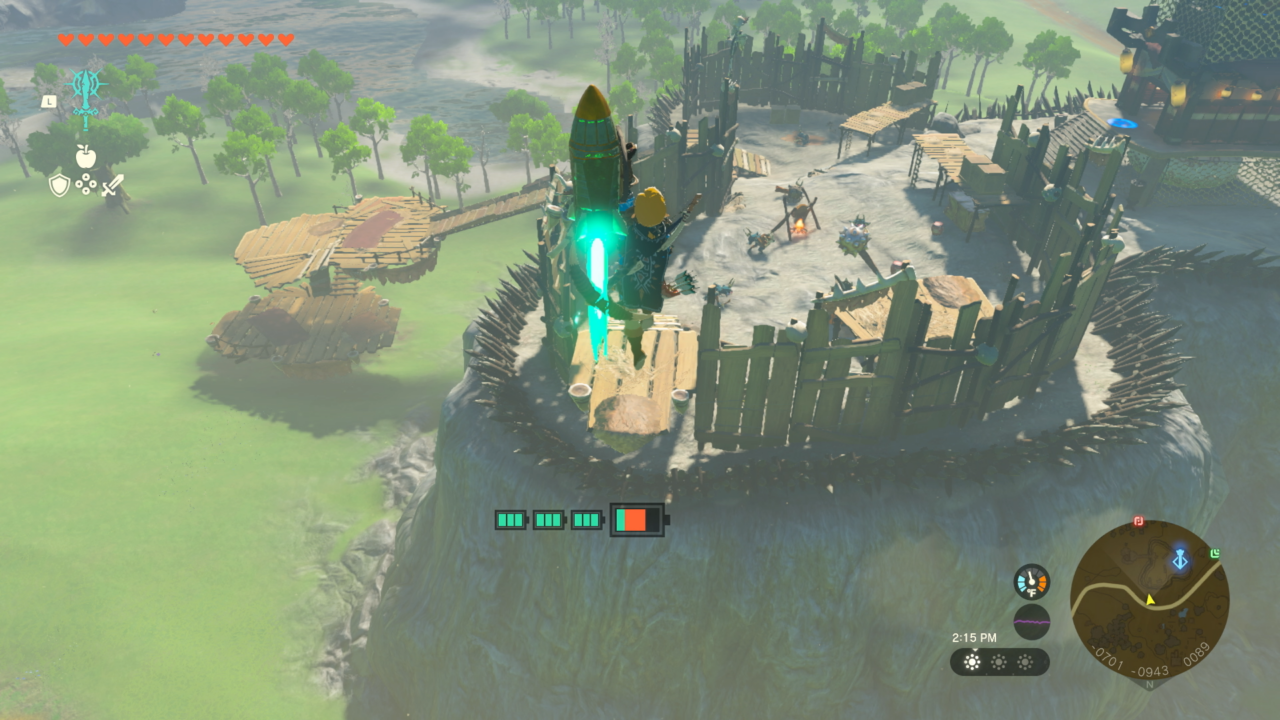The image size is (1280, 720).
Task: Open the temperature gauge showing °F
Action: pyautogui.click(x=1031, y=581)
